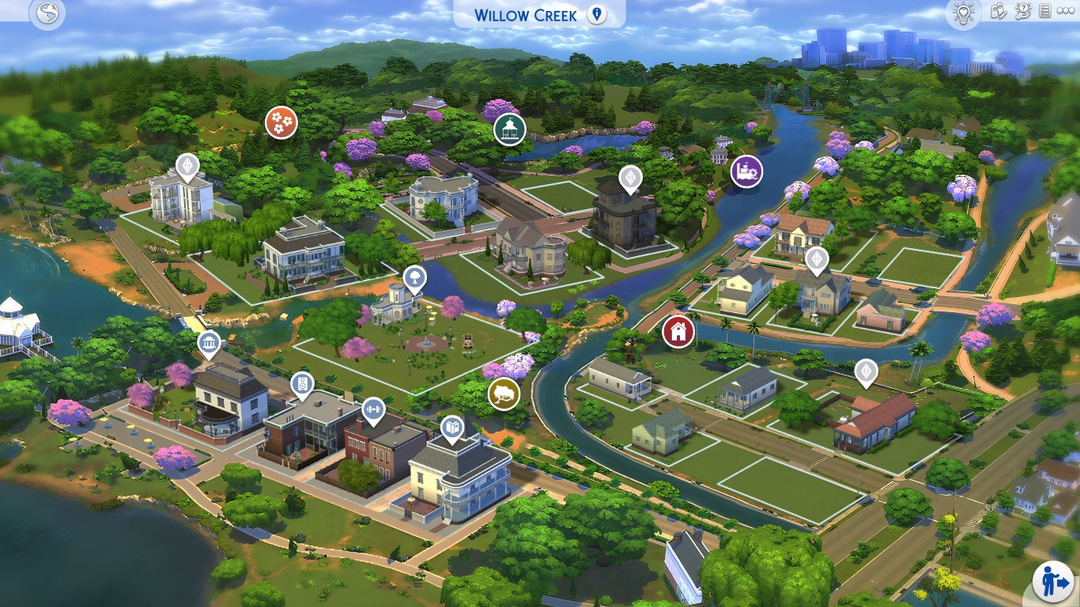The width and height of the screenshot is (1080, 607).
Task: Select the purple train lot marker
Action: [x=746, y=171]
